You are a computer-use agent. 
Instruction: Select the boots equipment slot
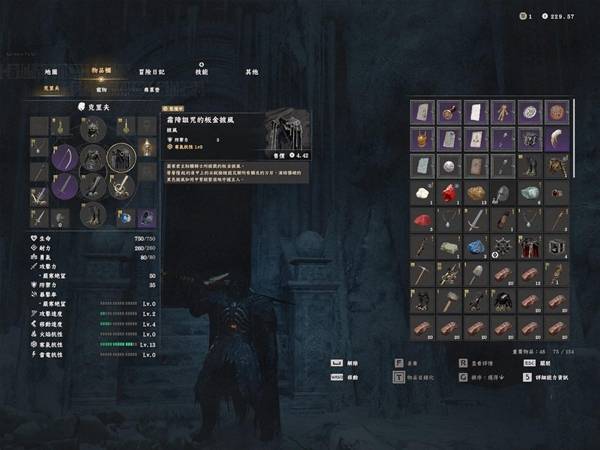tap(93, 213)
